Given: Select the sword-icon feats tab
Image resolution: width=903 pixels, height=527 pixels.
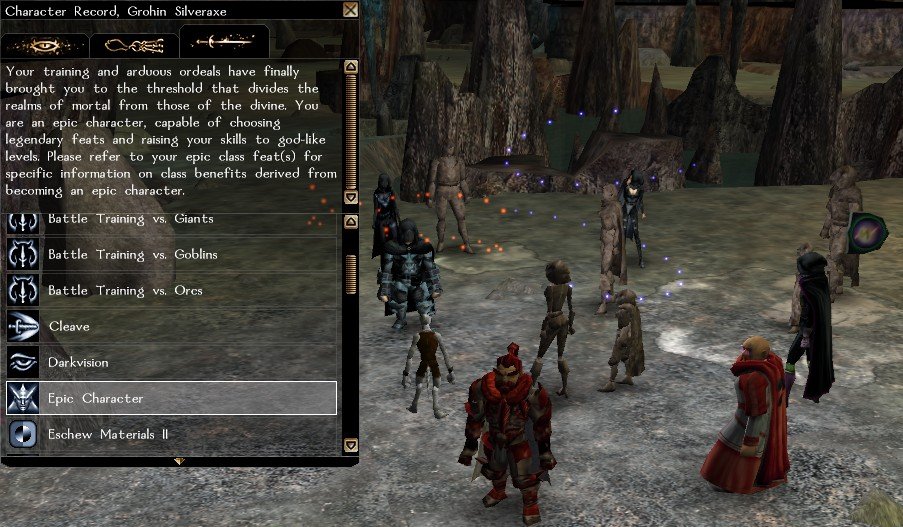Looking at the screenshot, I should pyautogui.click(x=224, y=42).
